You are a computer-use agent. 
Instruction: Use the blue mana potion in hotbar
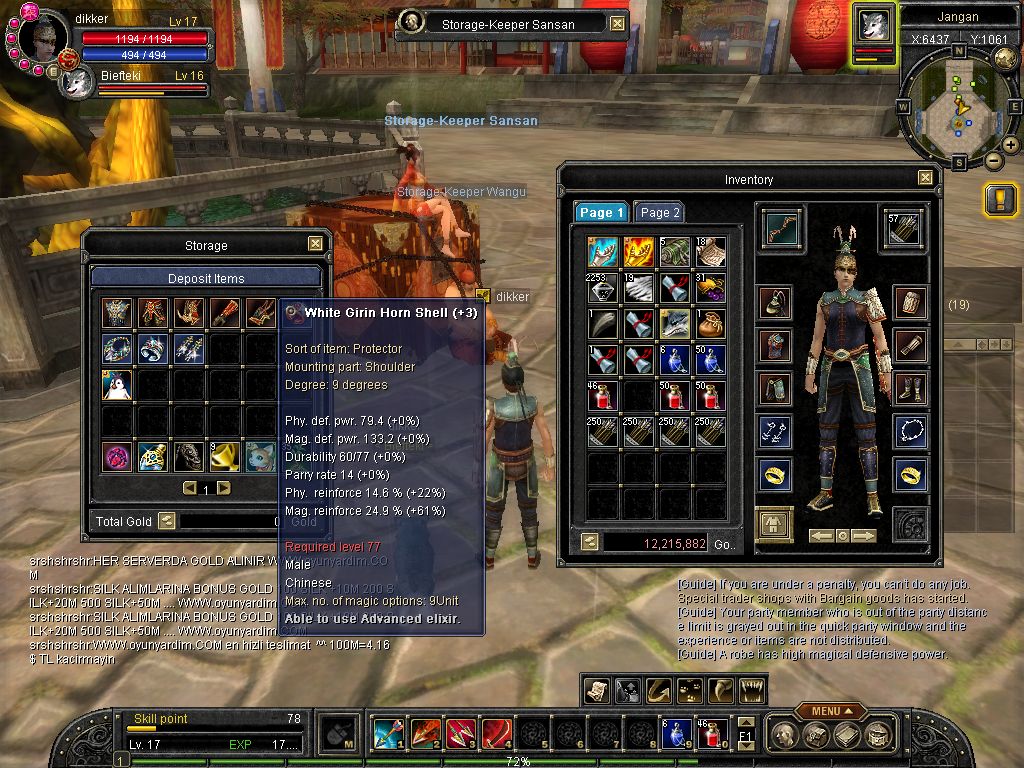point(671,734)
